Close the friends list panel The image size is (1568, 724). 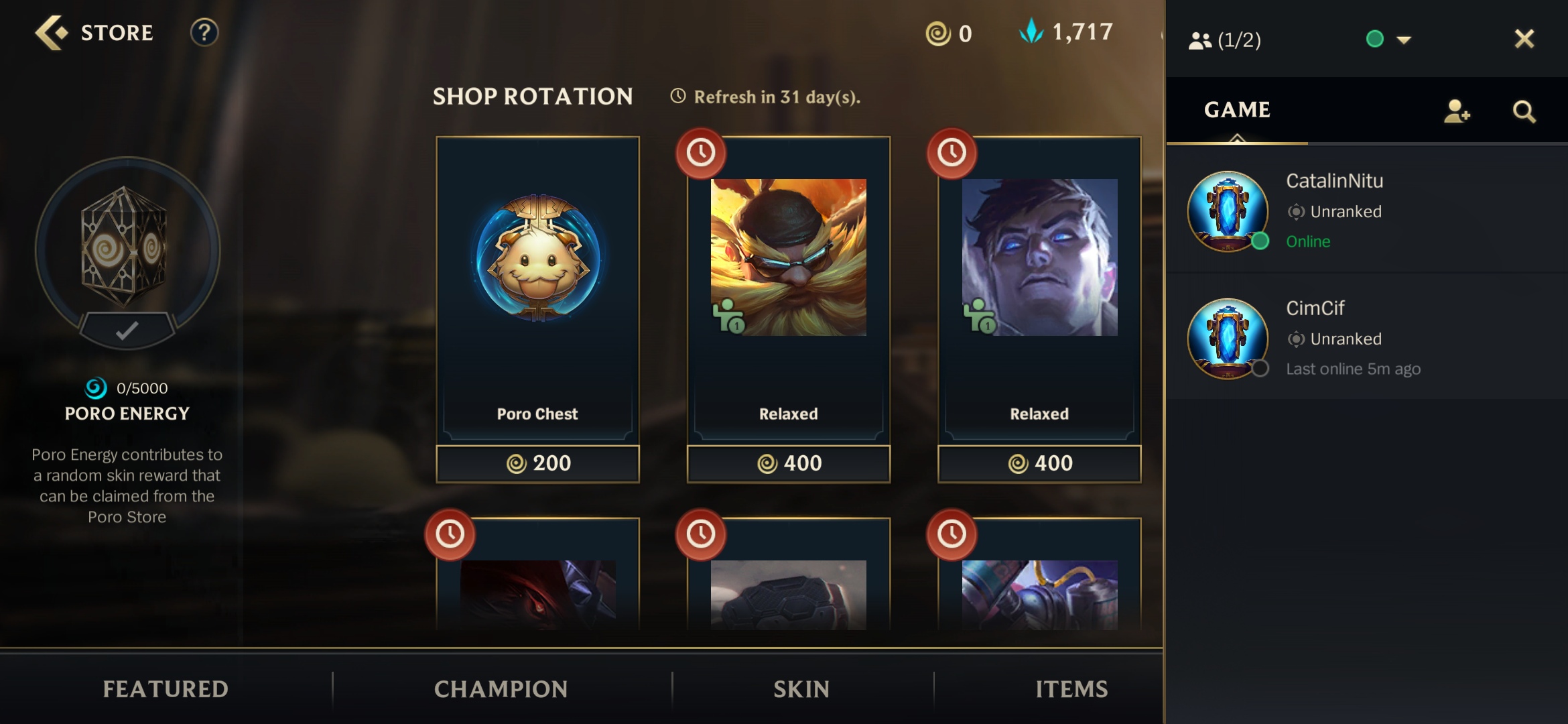click(x=1524, y=39)
